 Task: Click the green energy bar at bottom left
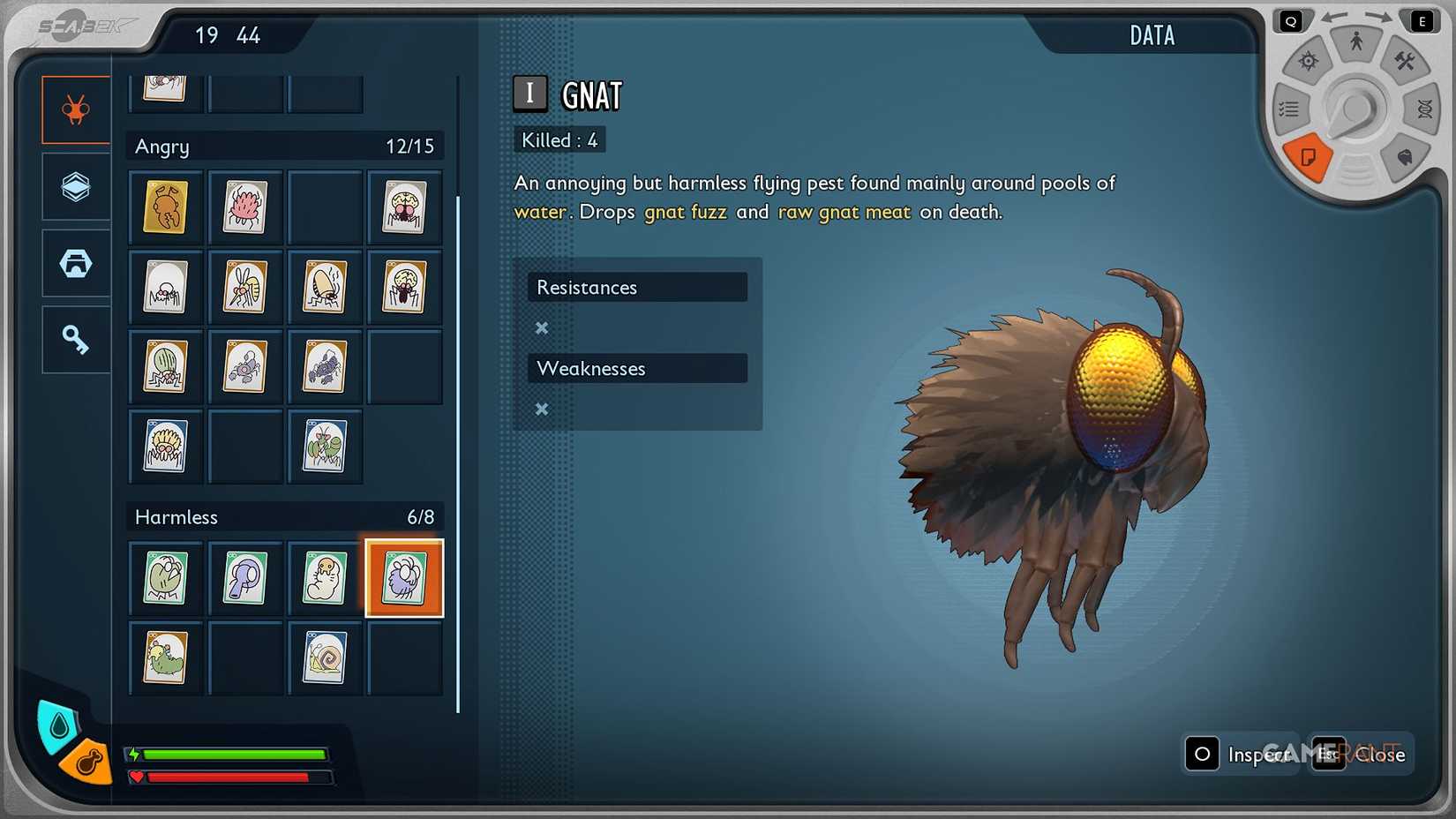(x=234, y=755)
